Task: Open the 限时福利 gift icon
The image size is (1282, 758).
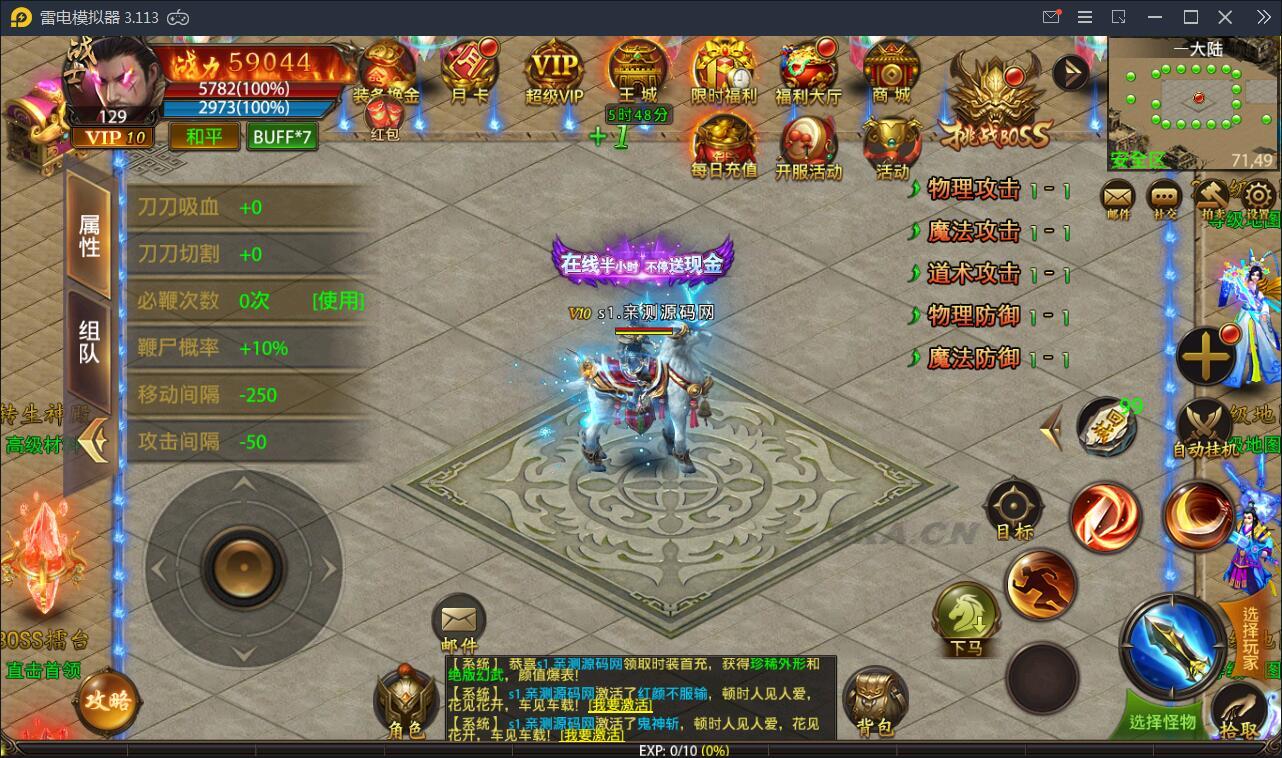Action: pos(723,70)
